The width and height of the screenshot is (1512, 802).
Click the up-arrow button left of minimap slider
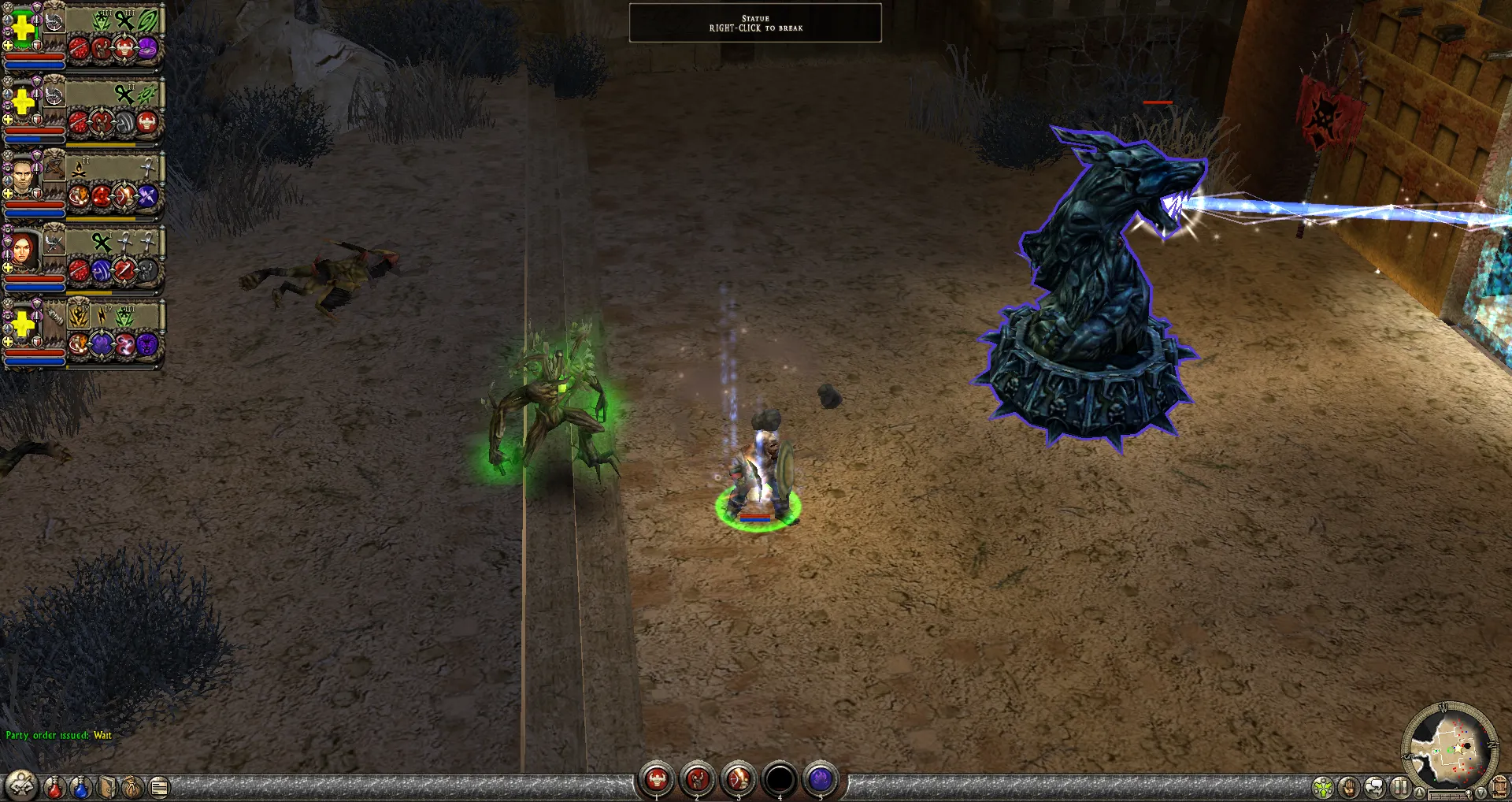[x=1418, y=793]
